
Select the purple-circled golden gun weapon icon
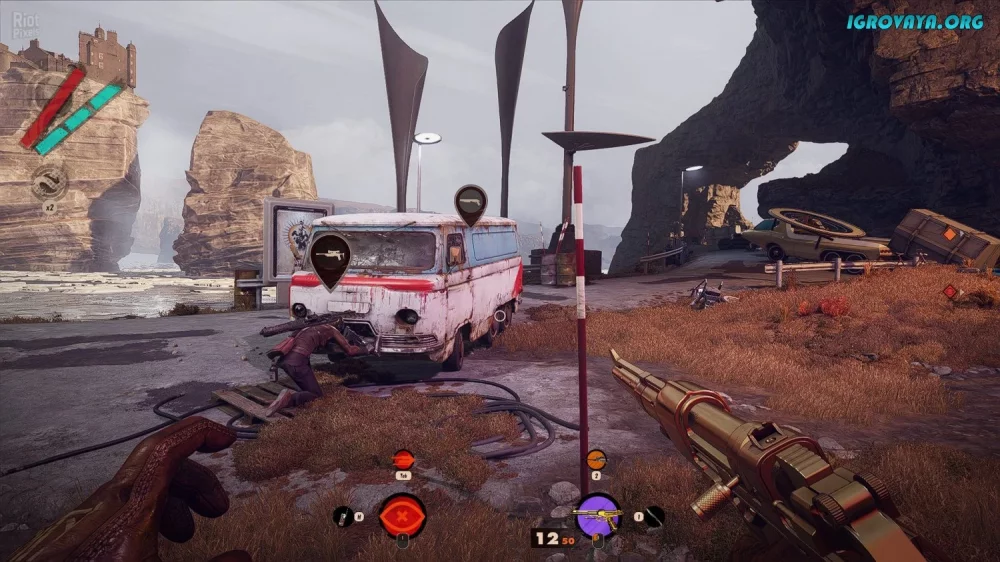tap(597, 514)
